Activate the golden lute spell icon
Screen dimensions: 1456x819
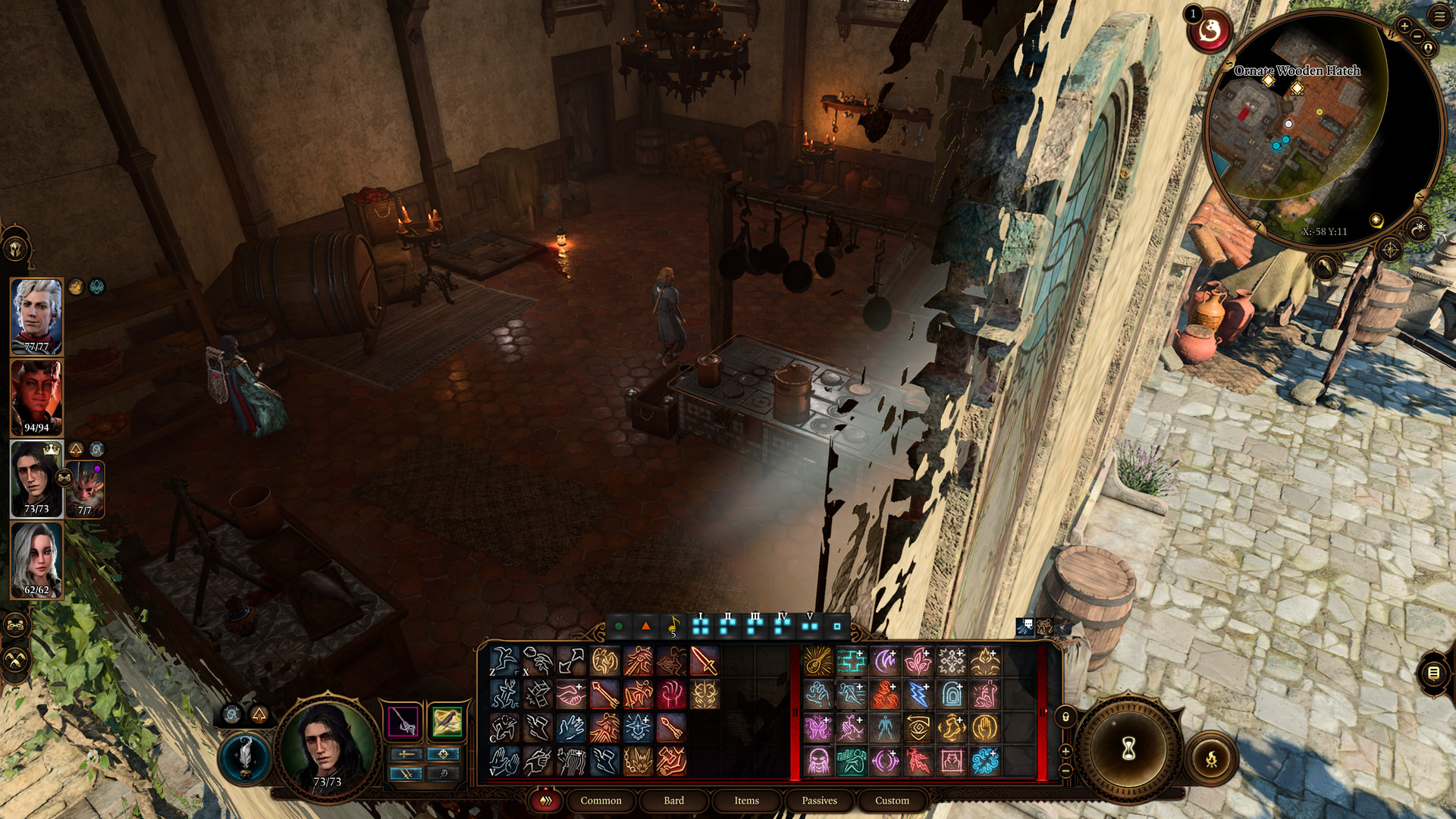click(818, 661)
